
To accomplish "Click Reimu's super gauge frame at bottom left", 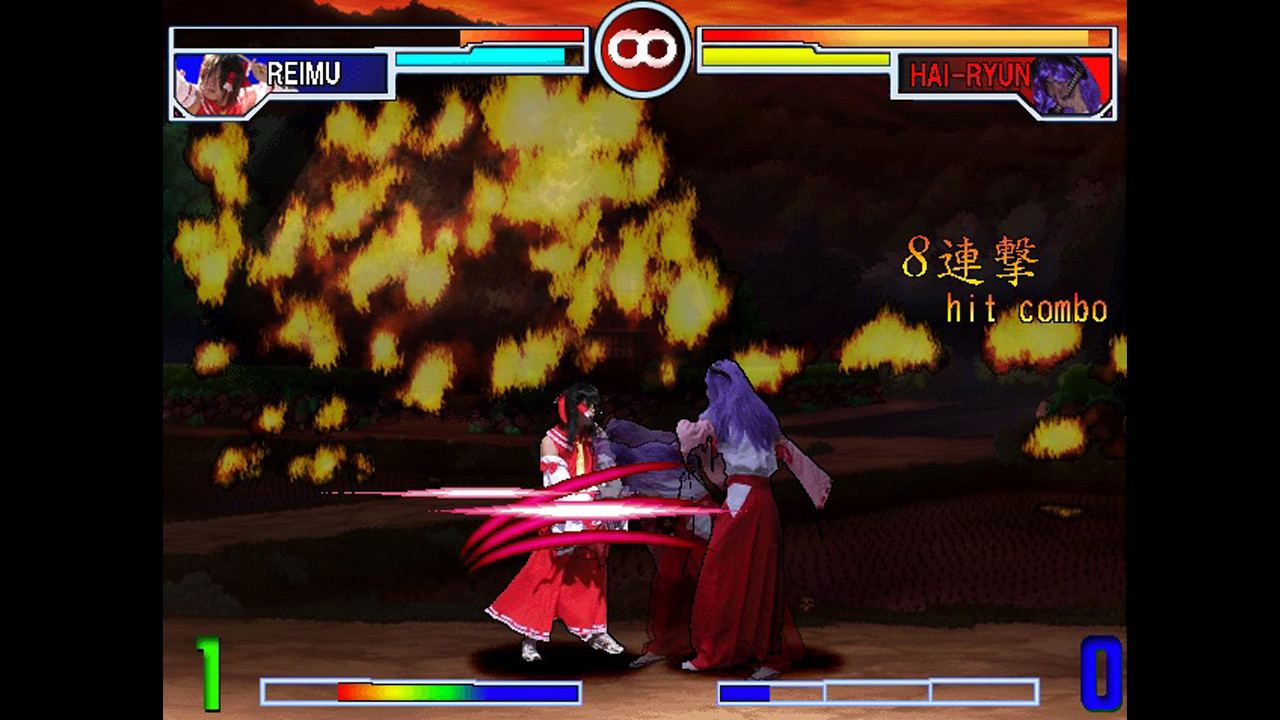I will 300,692.
